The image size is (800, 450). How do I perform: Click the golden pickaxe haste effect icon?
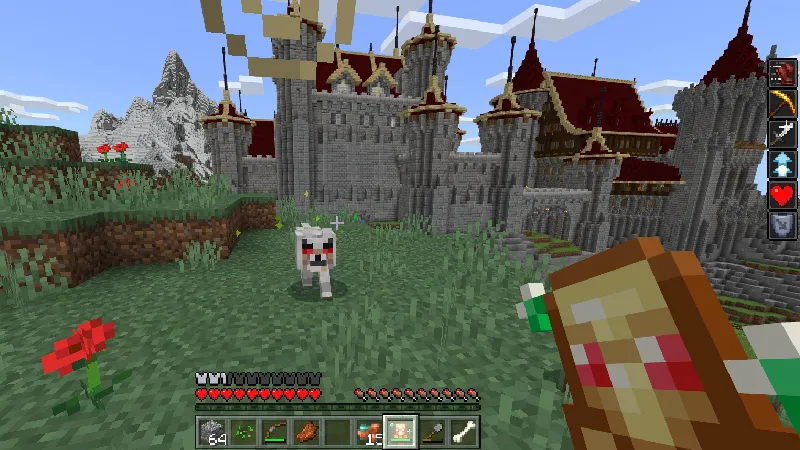tap(781, 104)
